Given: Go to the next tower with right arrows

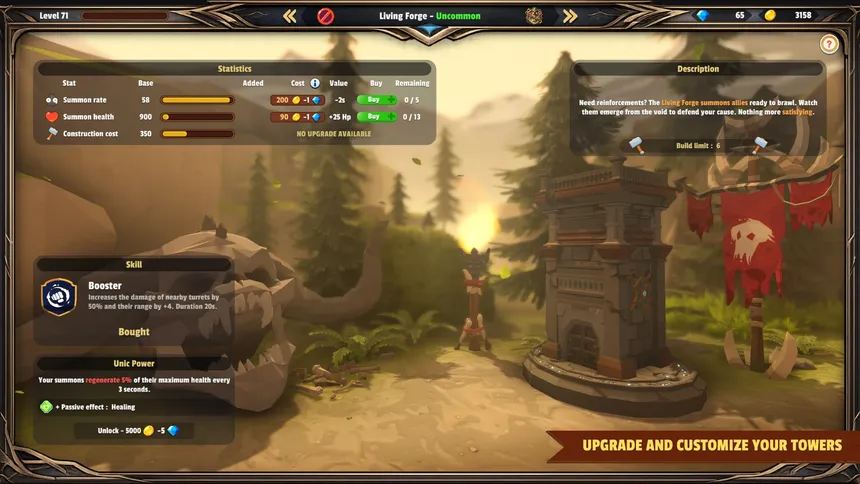Looking at the screenshot, I should coord(570,16).
